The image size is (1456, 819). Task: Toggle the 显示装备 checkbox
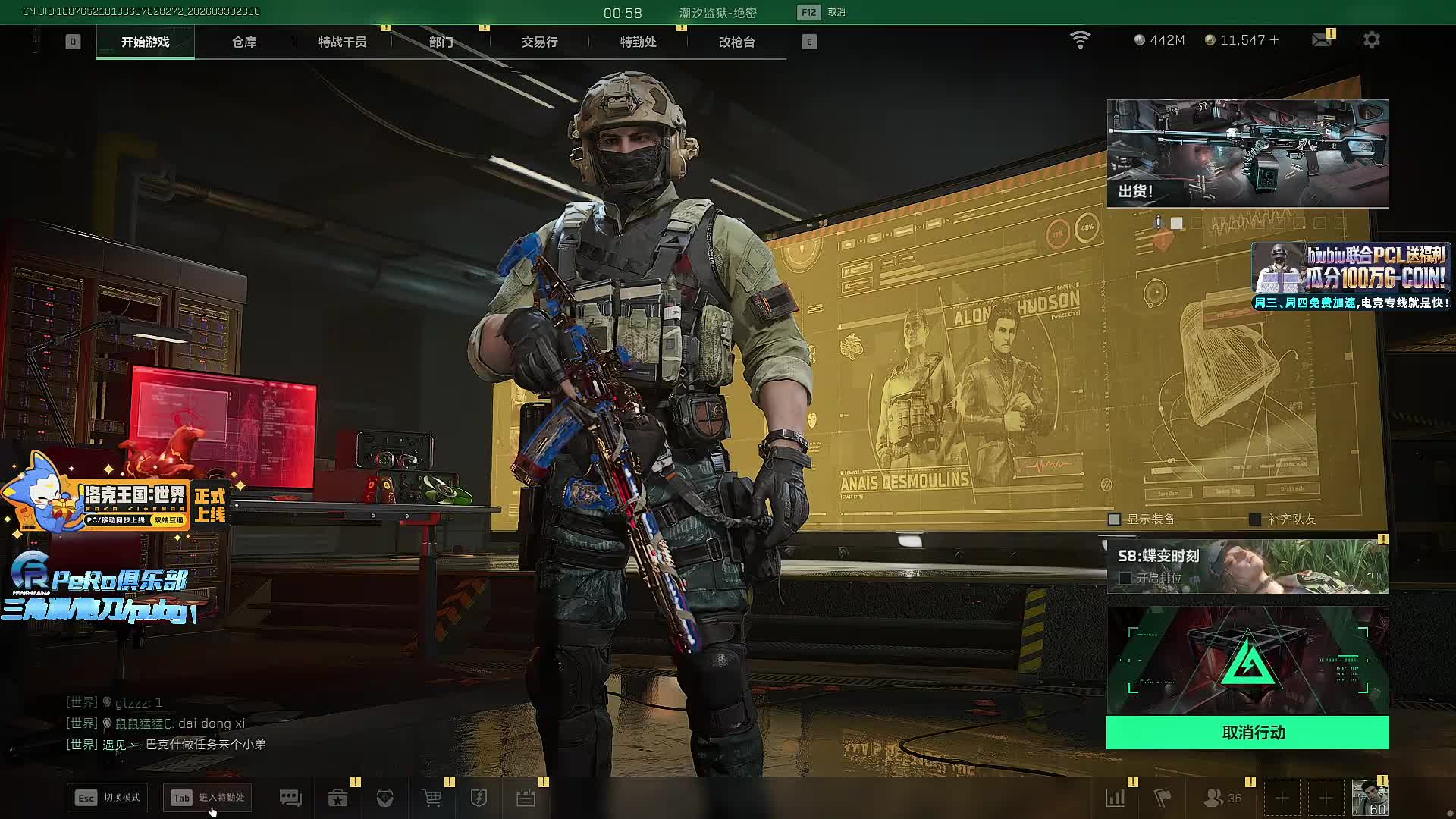coord(1115,519)
